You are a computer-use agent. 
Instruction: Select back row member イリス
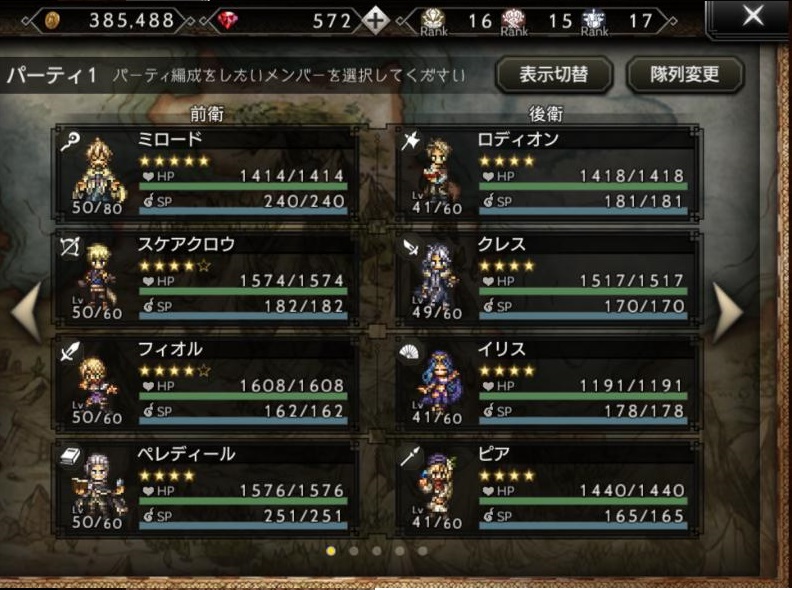coord(545,383)
